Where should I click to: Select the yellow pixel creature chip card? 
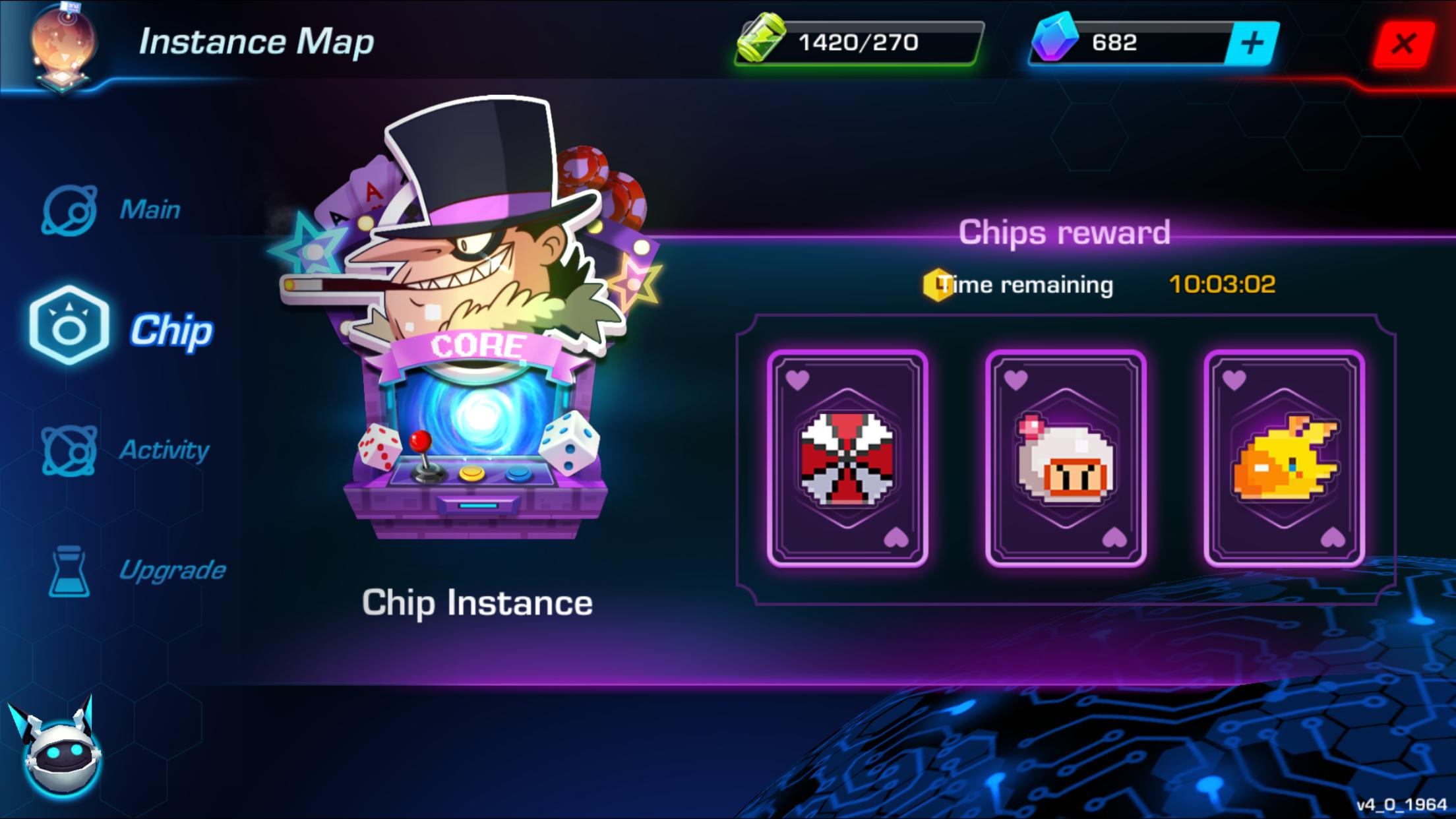pyautogui.click(x=1284, y=458)
